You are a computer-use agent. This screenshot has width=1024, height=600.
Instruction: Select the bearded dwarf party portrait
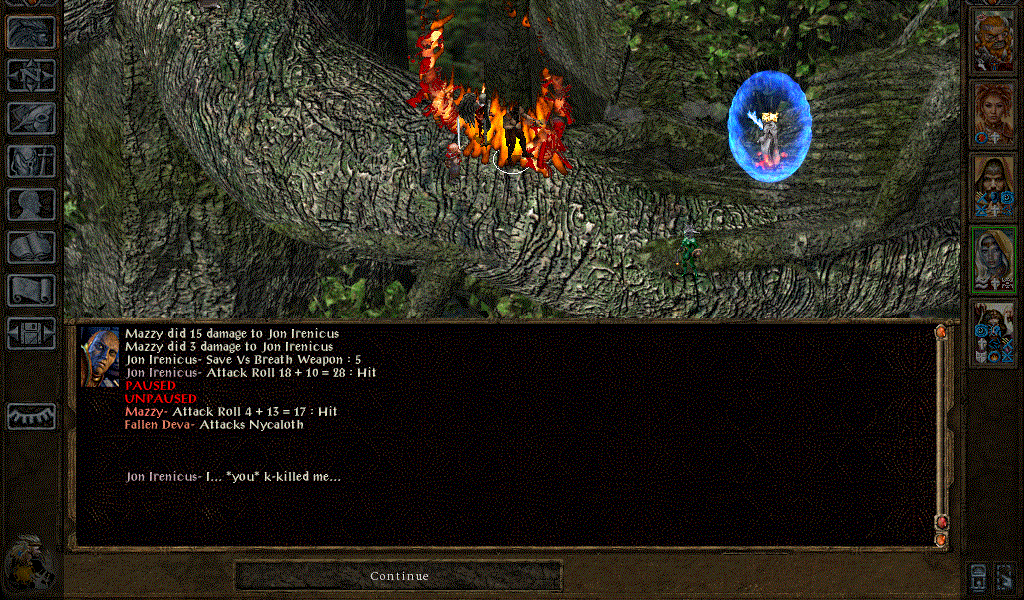(x=994, y=40)
